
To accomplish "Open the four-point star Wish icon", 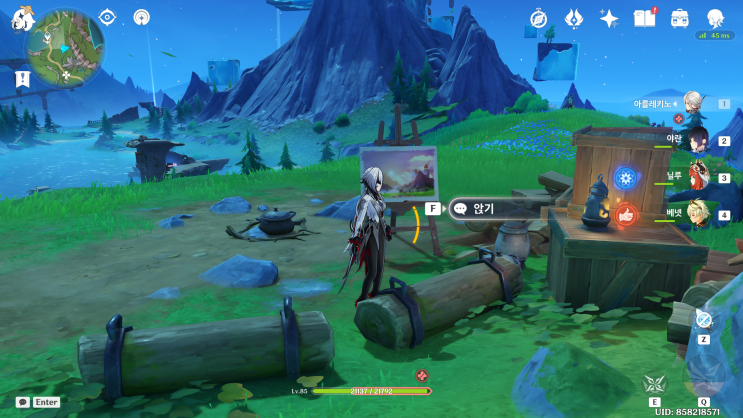I will click(608, 18).
